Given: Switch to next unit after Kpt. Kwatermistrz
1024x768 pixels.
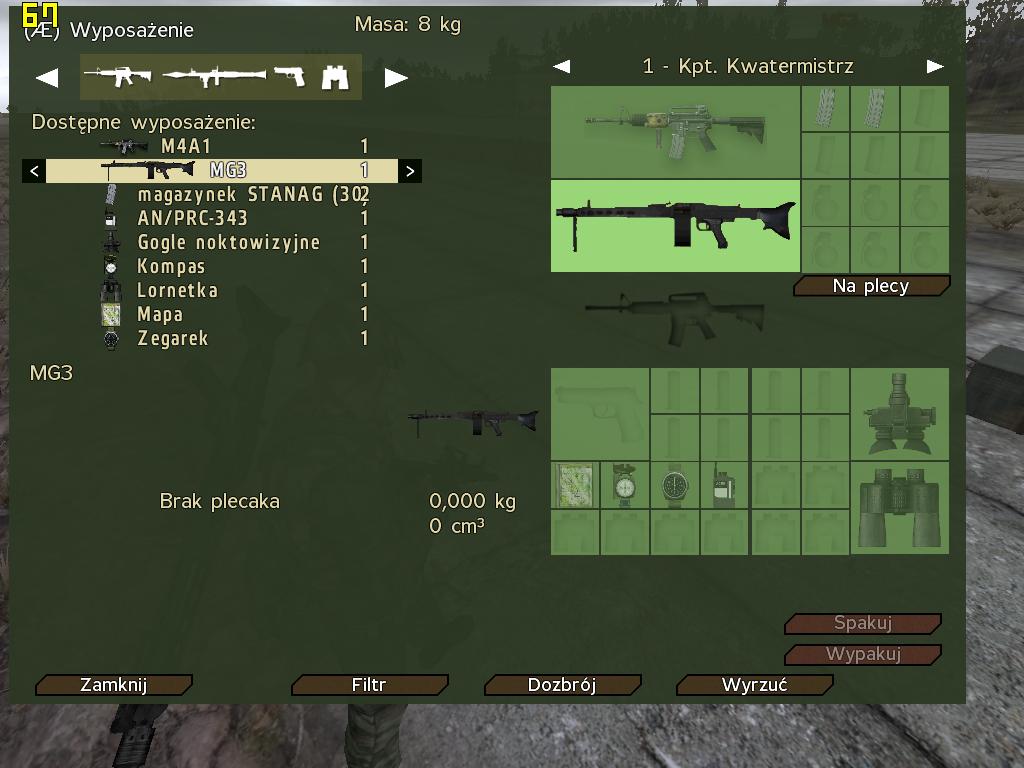Looking at the screenshot, I should point(935,67).
